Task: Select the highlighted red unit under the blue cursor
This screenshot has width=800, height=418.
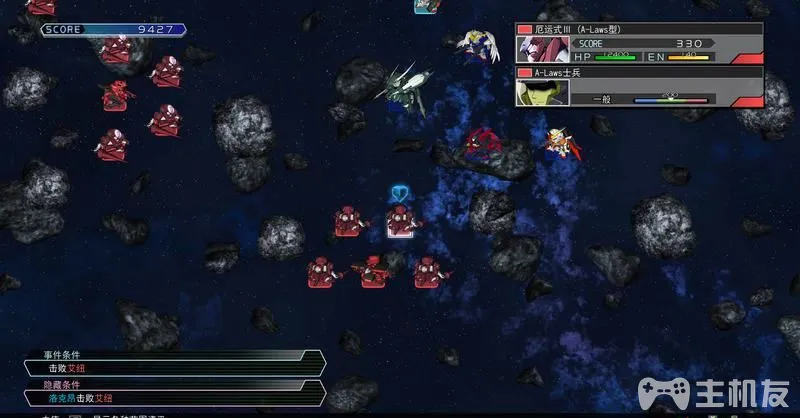Action: [x=401, y=221]
